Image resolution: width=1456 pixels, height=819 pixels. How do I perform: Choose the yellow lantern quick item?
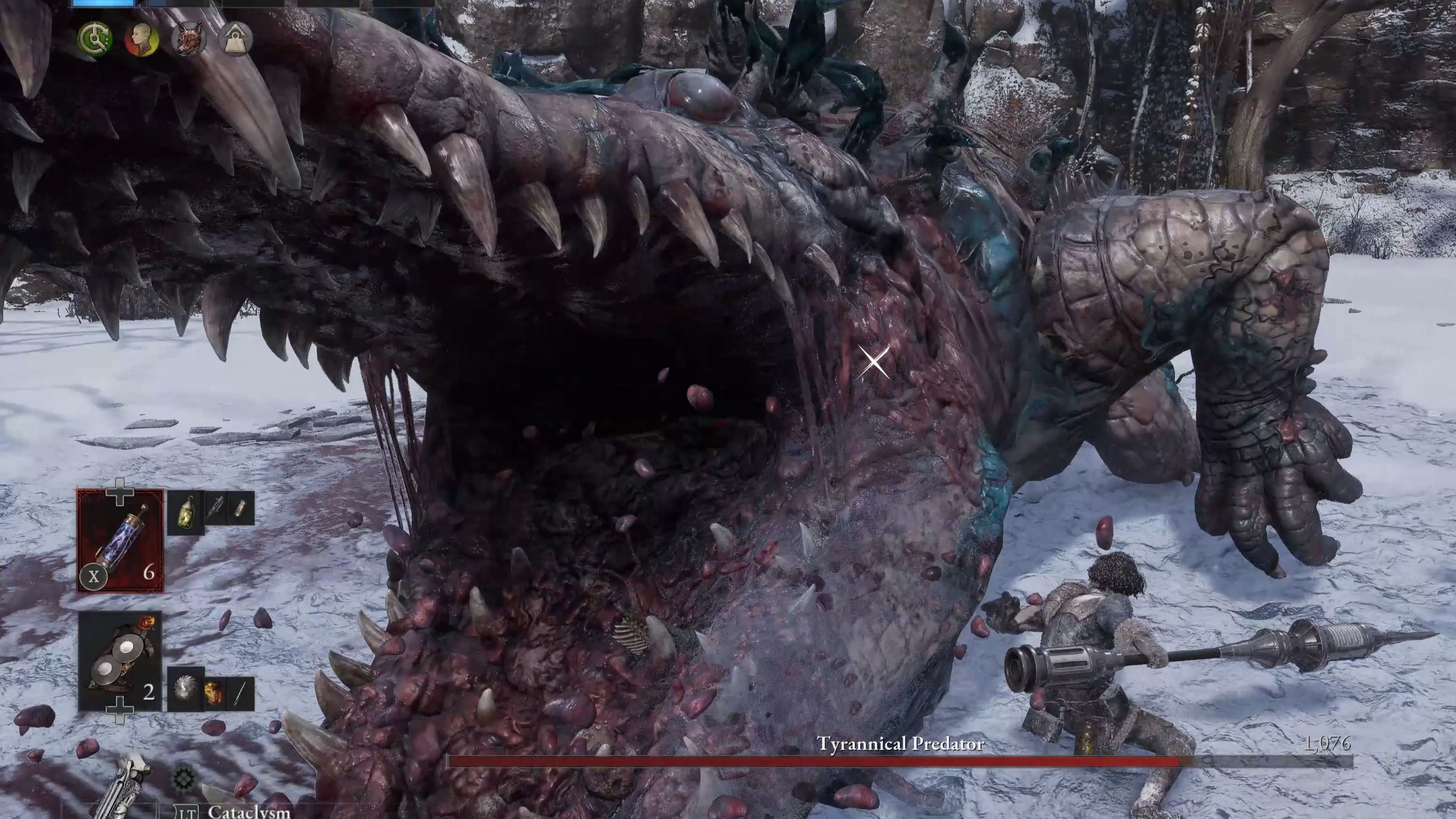point(185,512)
